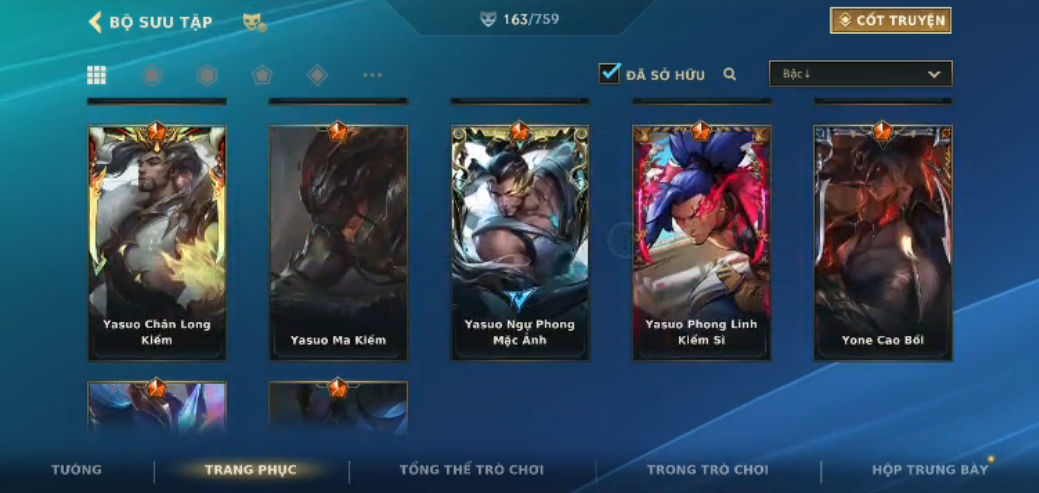
Task: Select the Trang Phục tab
Action: [251, 470]
